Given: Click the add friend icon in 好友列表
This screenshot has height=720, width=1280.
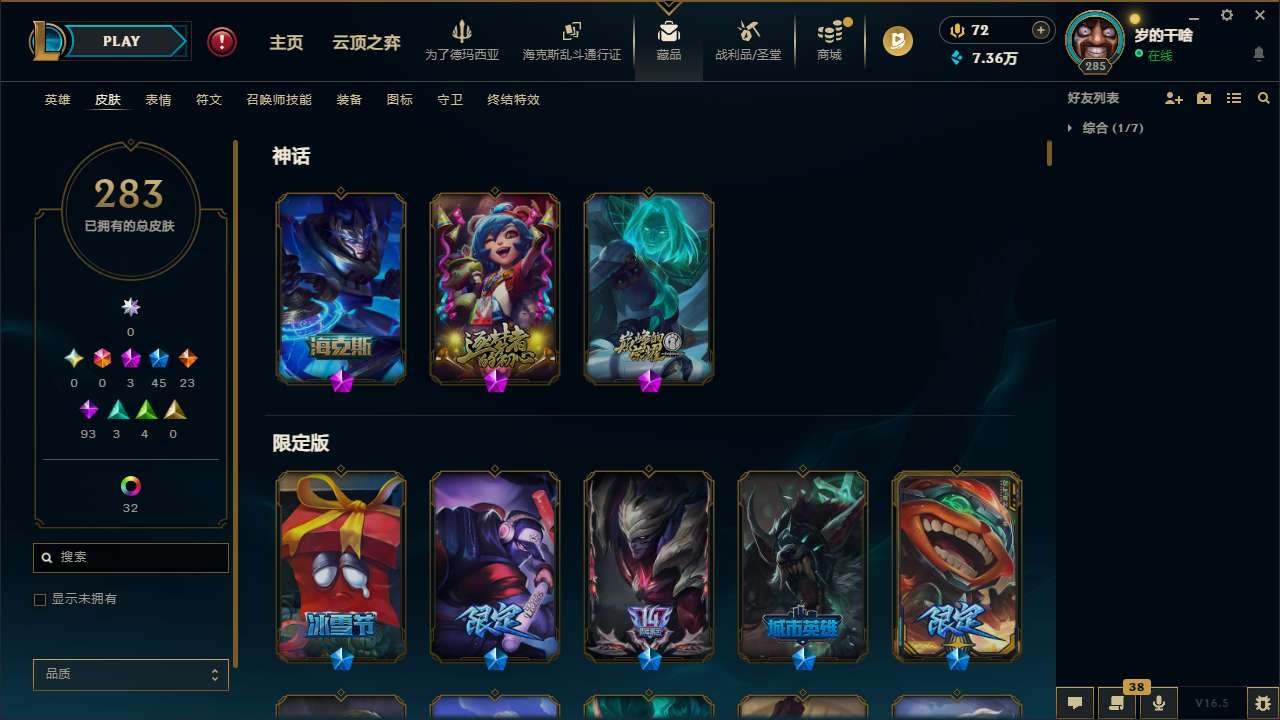Looking at the screenshot, I should 1172,97.
